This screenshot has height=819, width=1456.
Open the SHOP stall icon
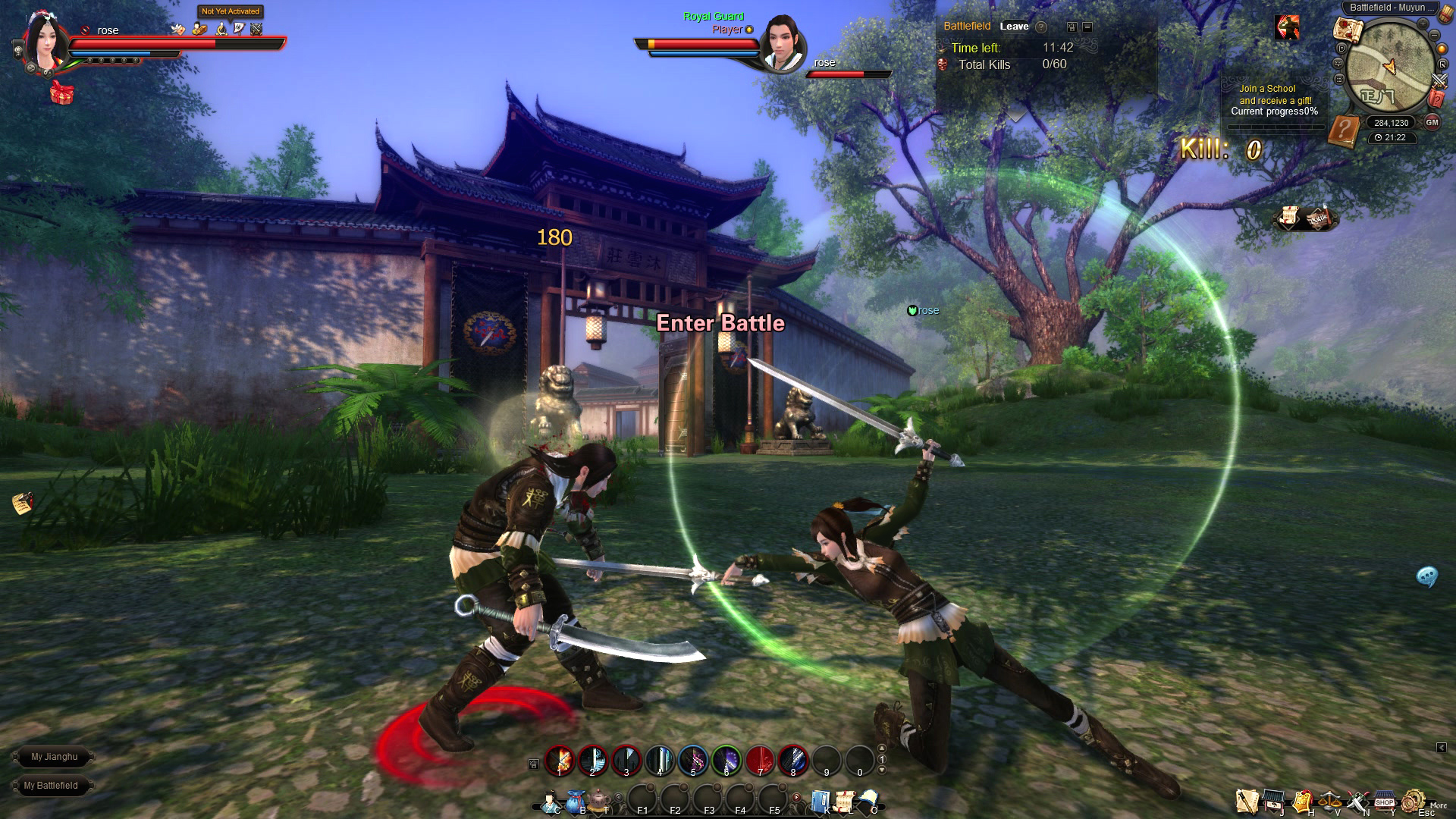pos(1385,802)
